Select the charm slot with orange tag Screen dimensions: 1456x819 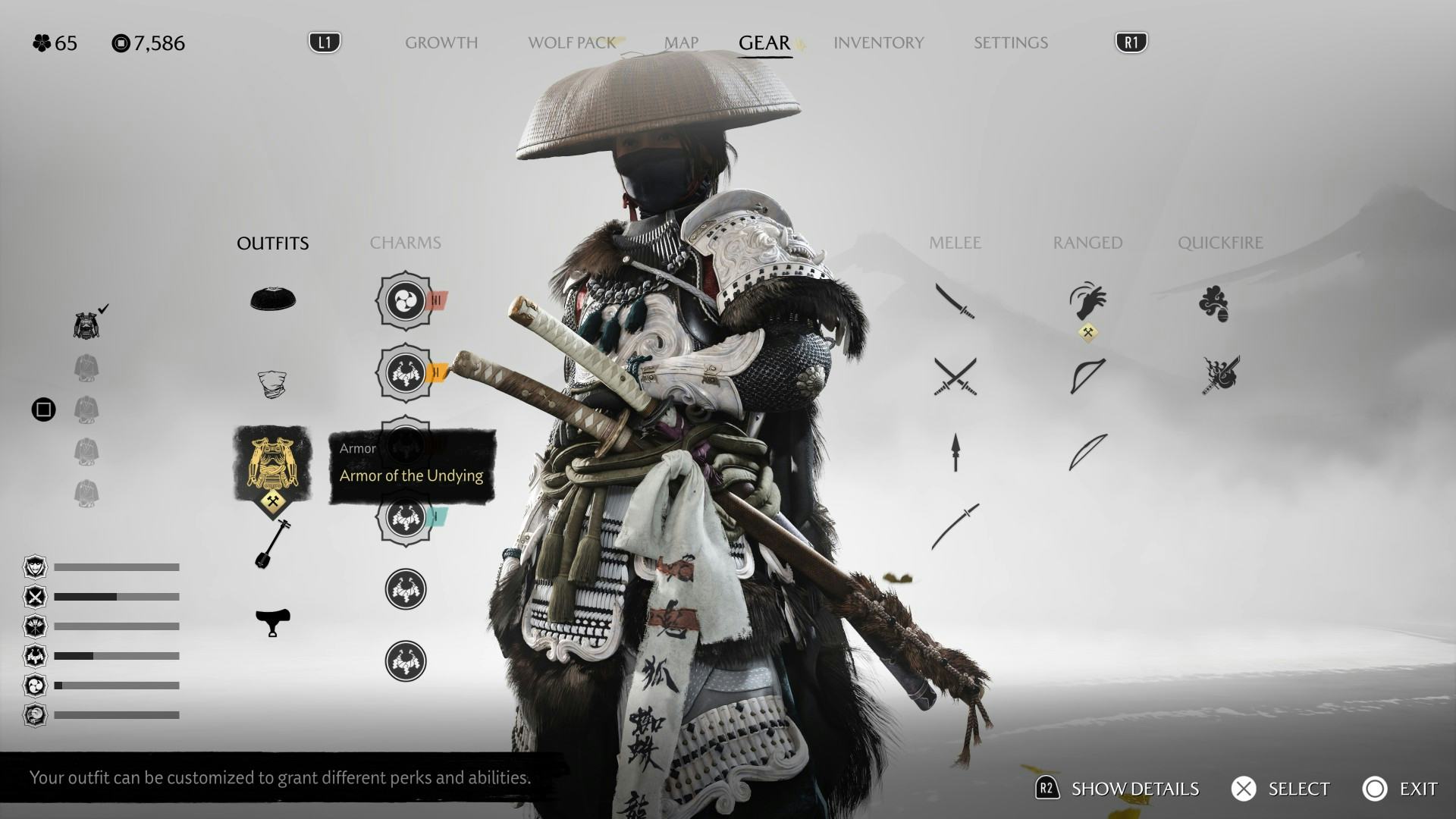406,373
